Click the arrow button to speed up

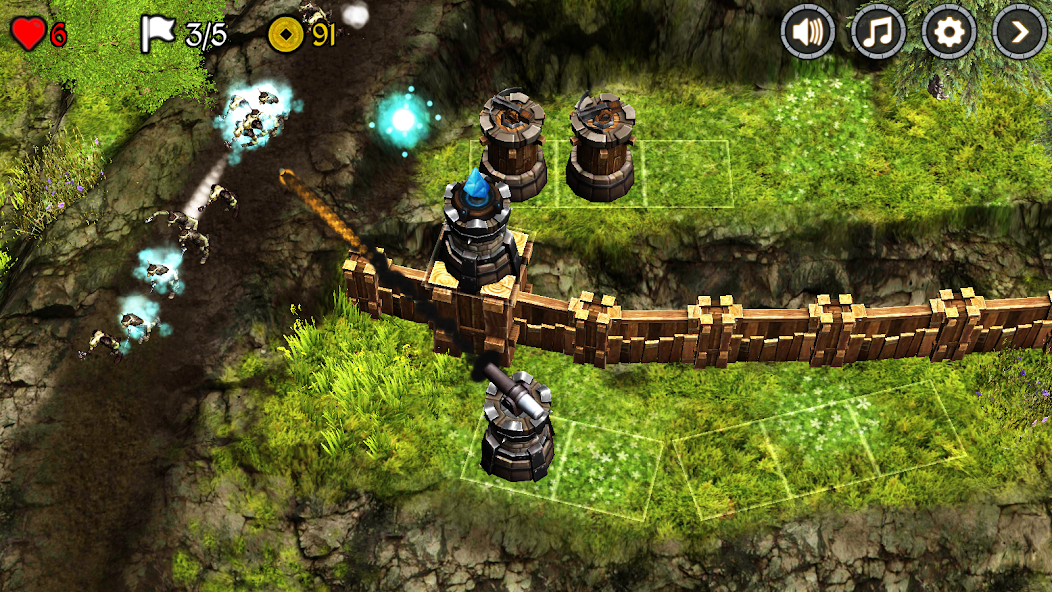click(1019, 33)
